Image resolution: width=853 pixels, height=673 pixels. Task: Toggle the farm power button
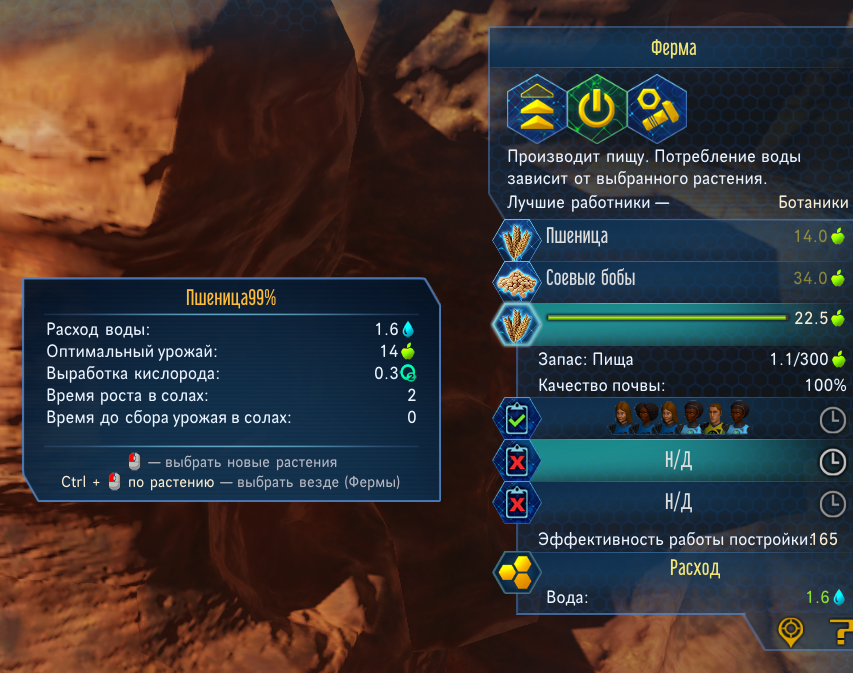point(597,108)
